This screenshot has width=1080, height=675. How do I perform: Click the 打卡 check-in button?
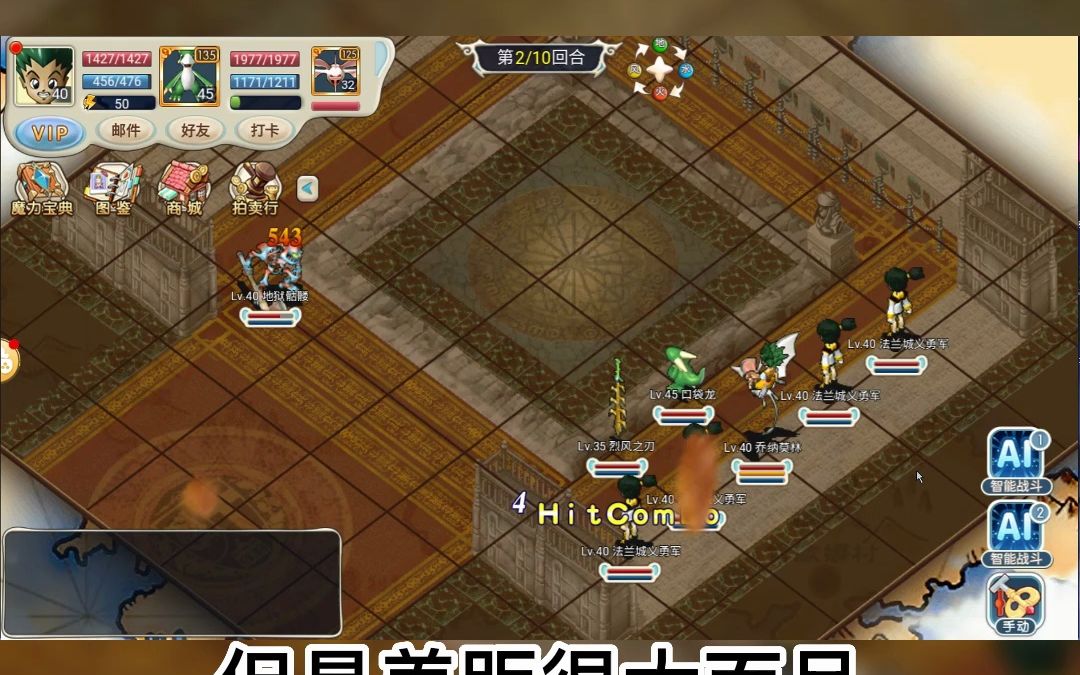[x=264, y=130]
